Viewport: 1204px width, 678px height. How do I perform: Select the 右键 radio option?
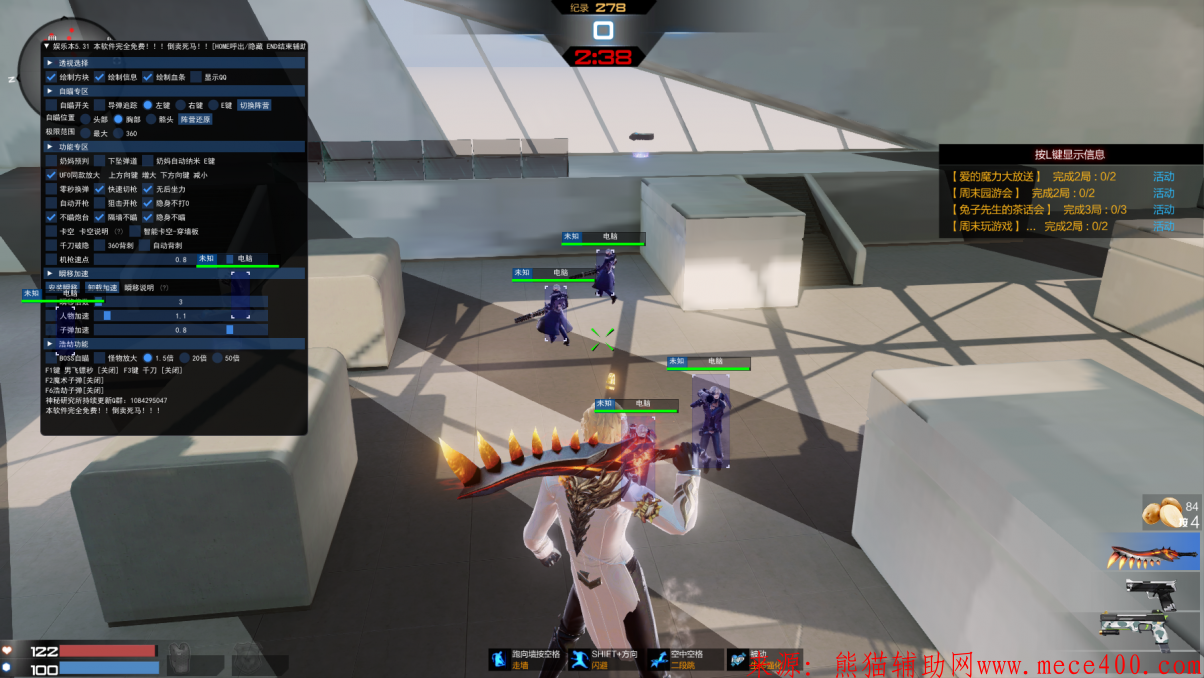[181, 105]
